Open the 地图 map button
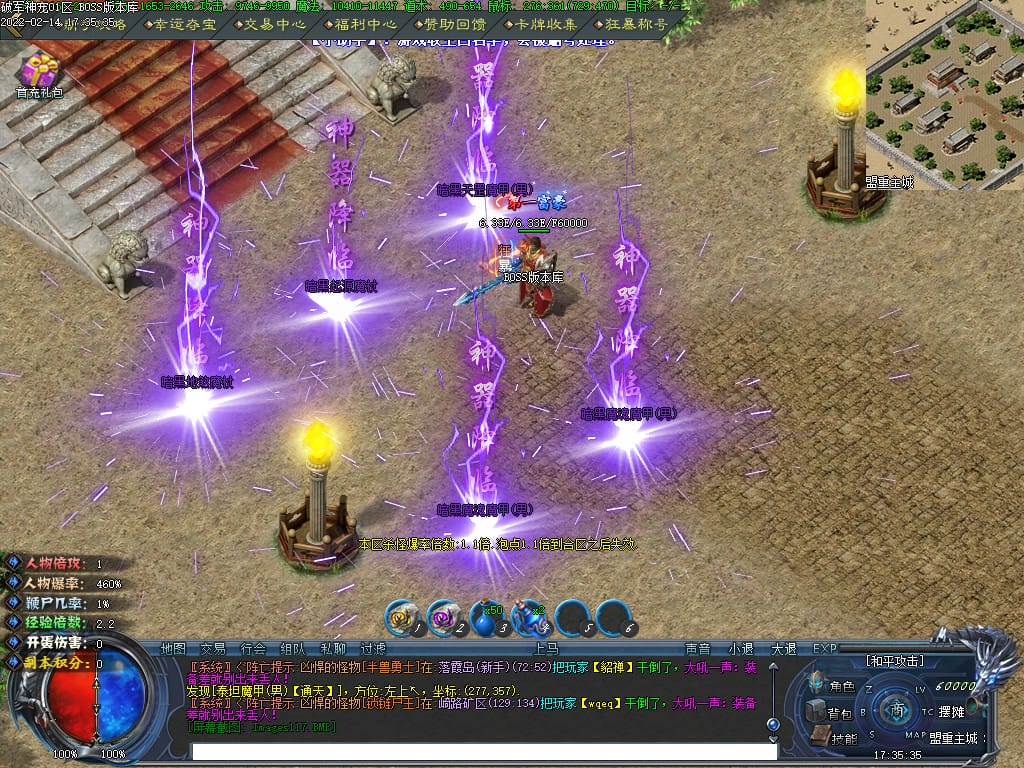1024x768 pixels. point(173,649)
